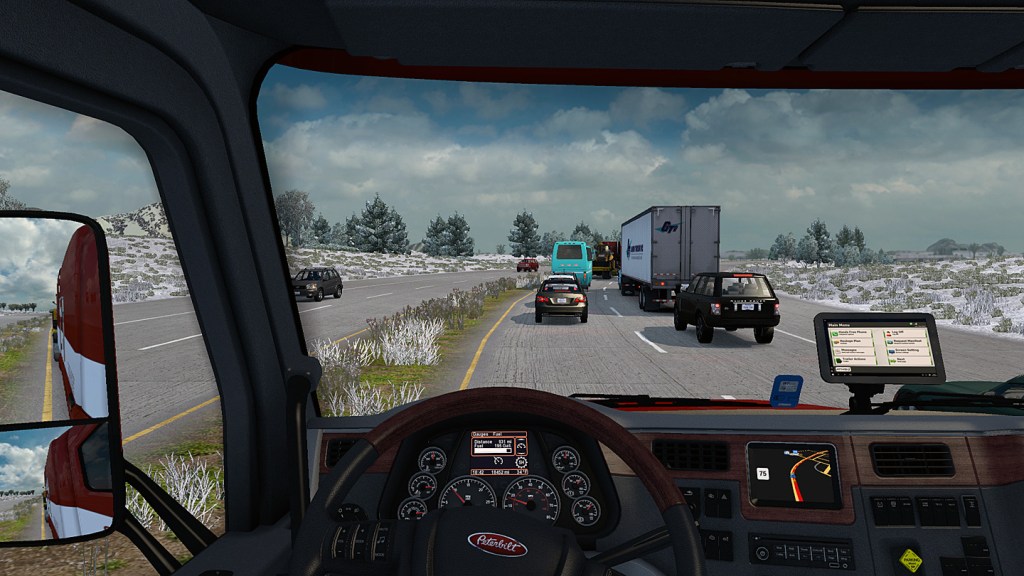Image resolution: width=1024 pixels, height=576 pixels.
Task: Select Hands Free Phone on the tablet menu
Action: pyautogui.click(x=851, y=333)
